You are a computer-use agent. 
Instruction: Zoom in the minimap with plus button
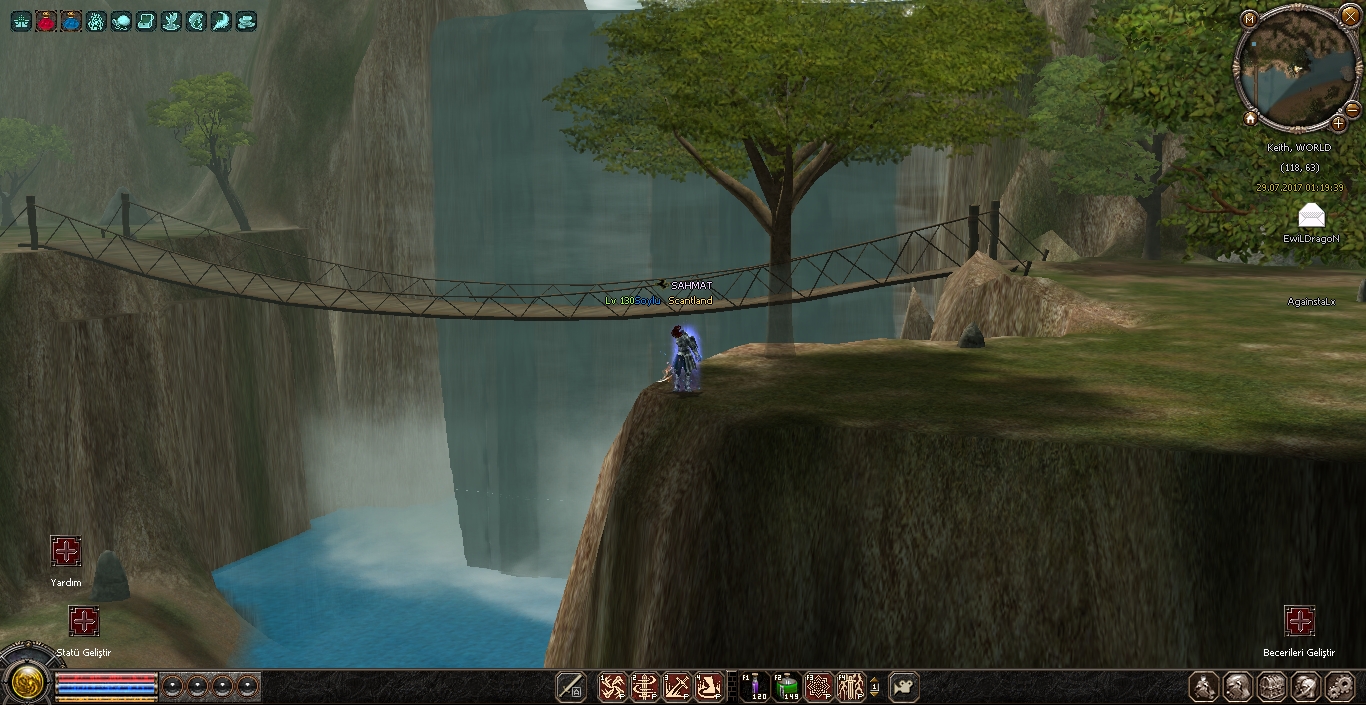point(1339,124)
